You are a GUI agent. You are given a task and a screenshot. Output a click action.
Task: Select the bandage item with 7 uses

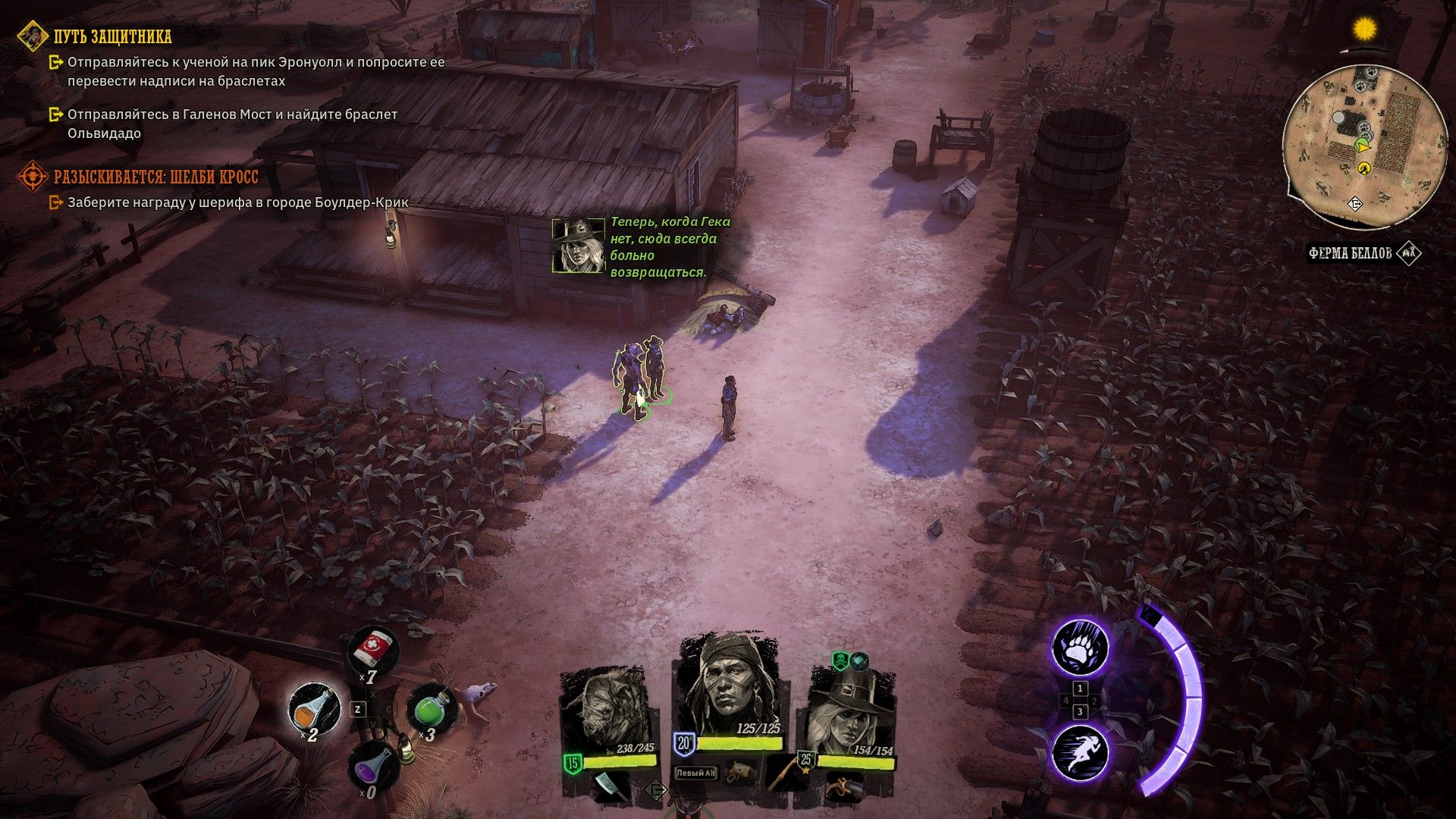point(373,650)
